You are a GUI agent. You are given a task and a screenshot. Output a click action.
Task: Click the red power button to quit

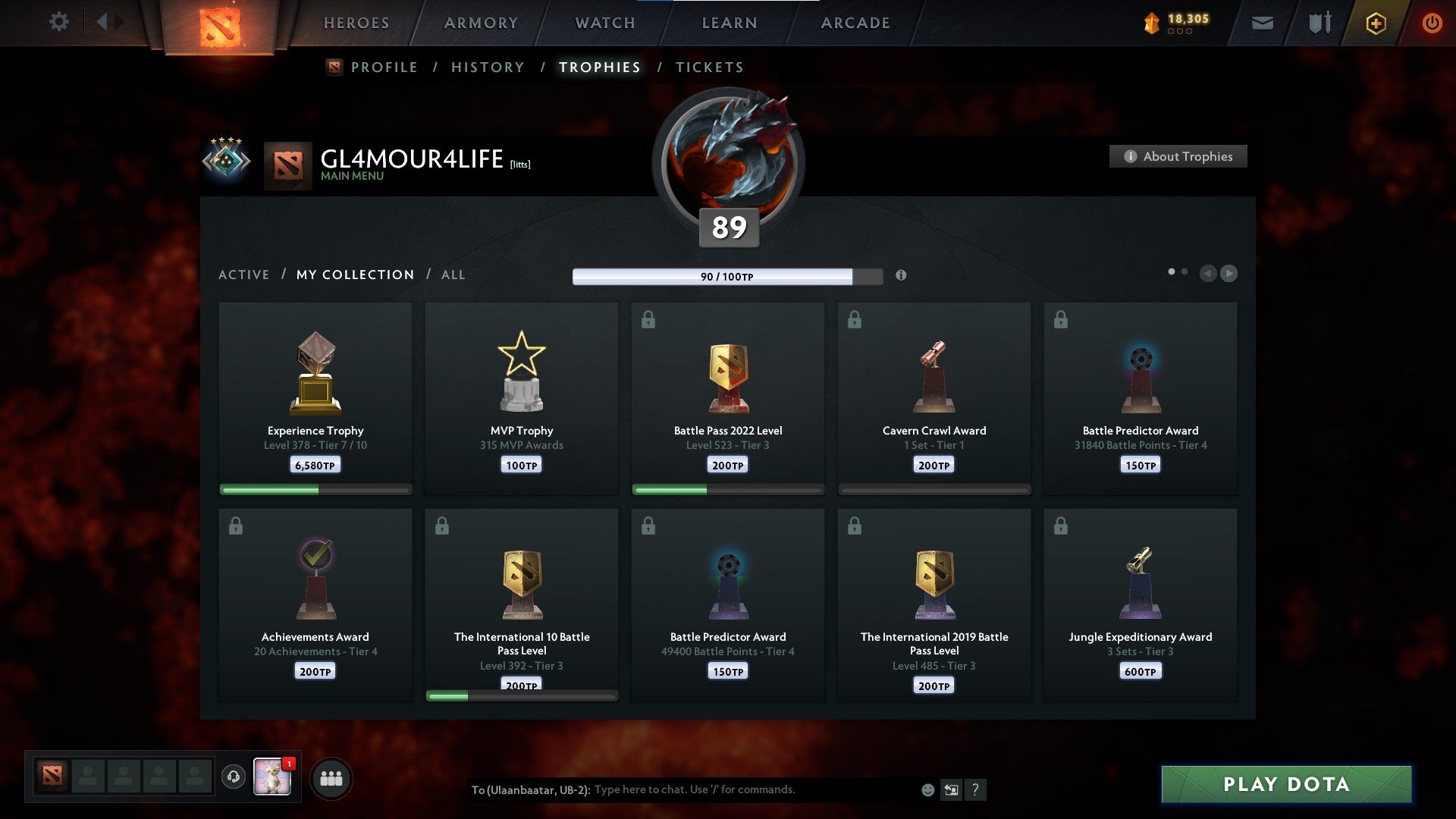pyautogui.click(x=1432, y=23)
